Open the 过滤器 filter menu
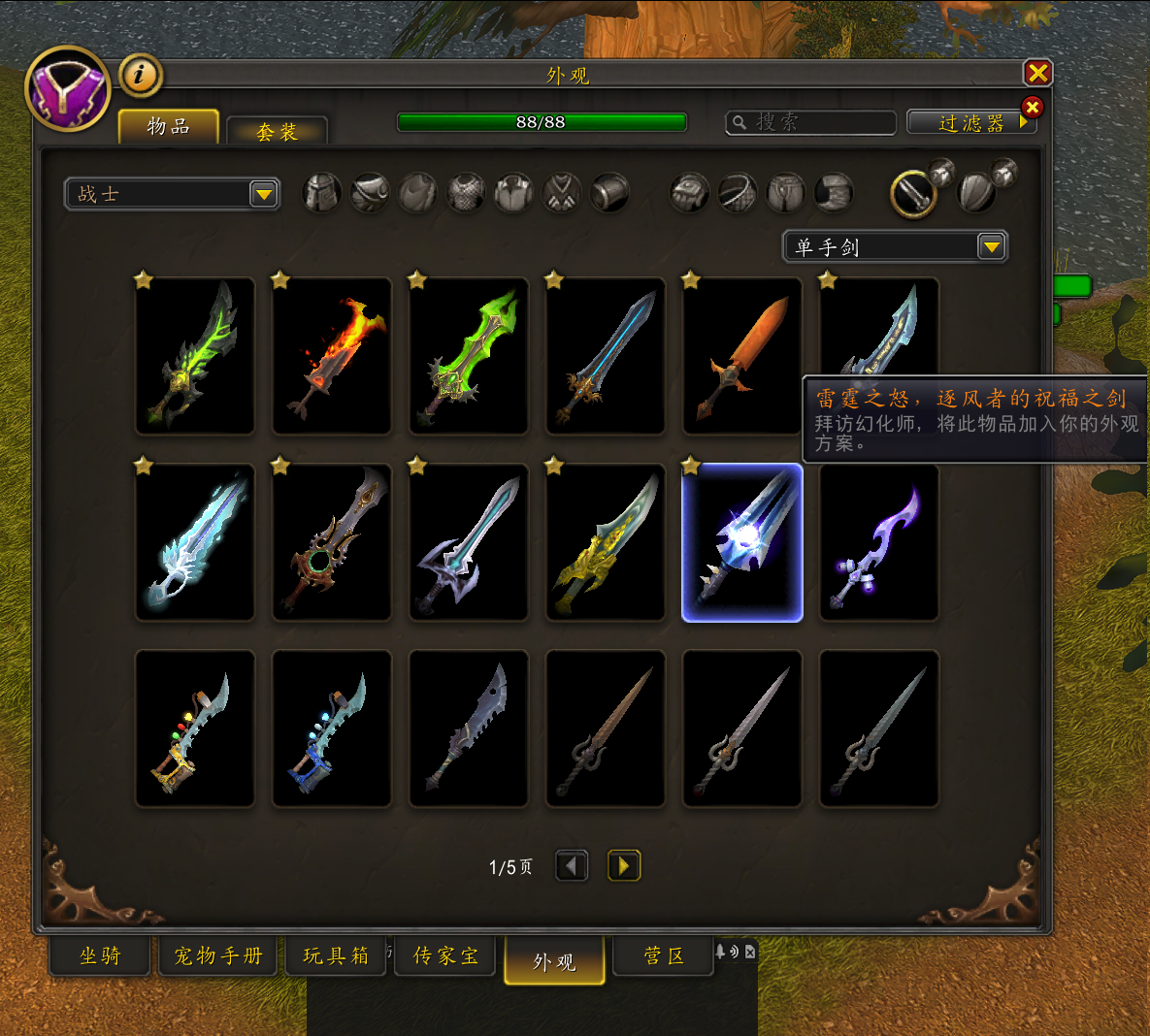 [x=971, y=122]
